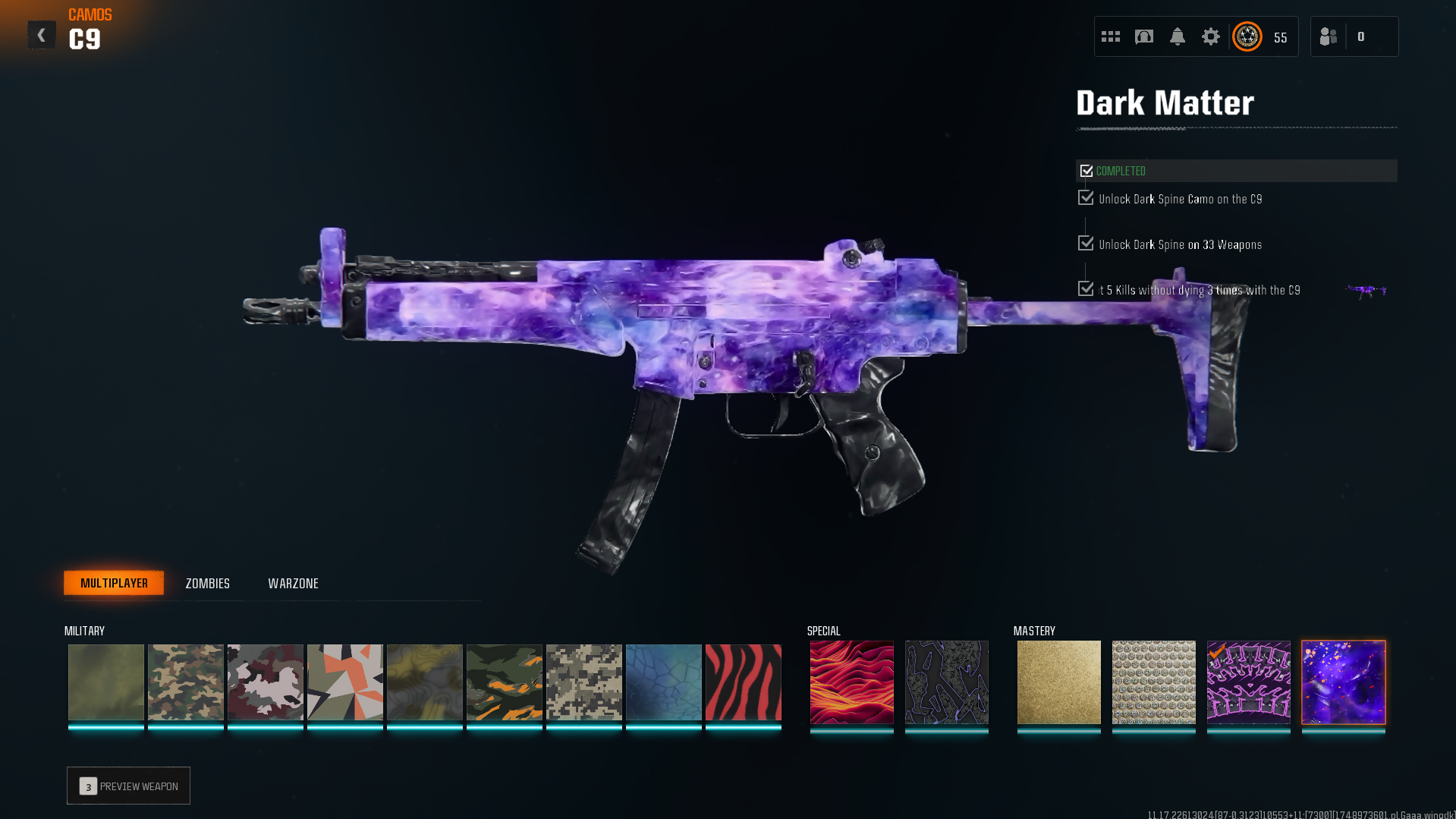Switch to the Zombies camo tab
The width and height of the screenshot is (1456, 819).
(207, 583)
